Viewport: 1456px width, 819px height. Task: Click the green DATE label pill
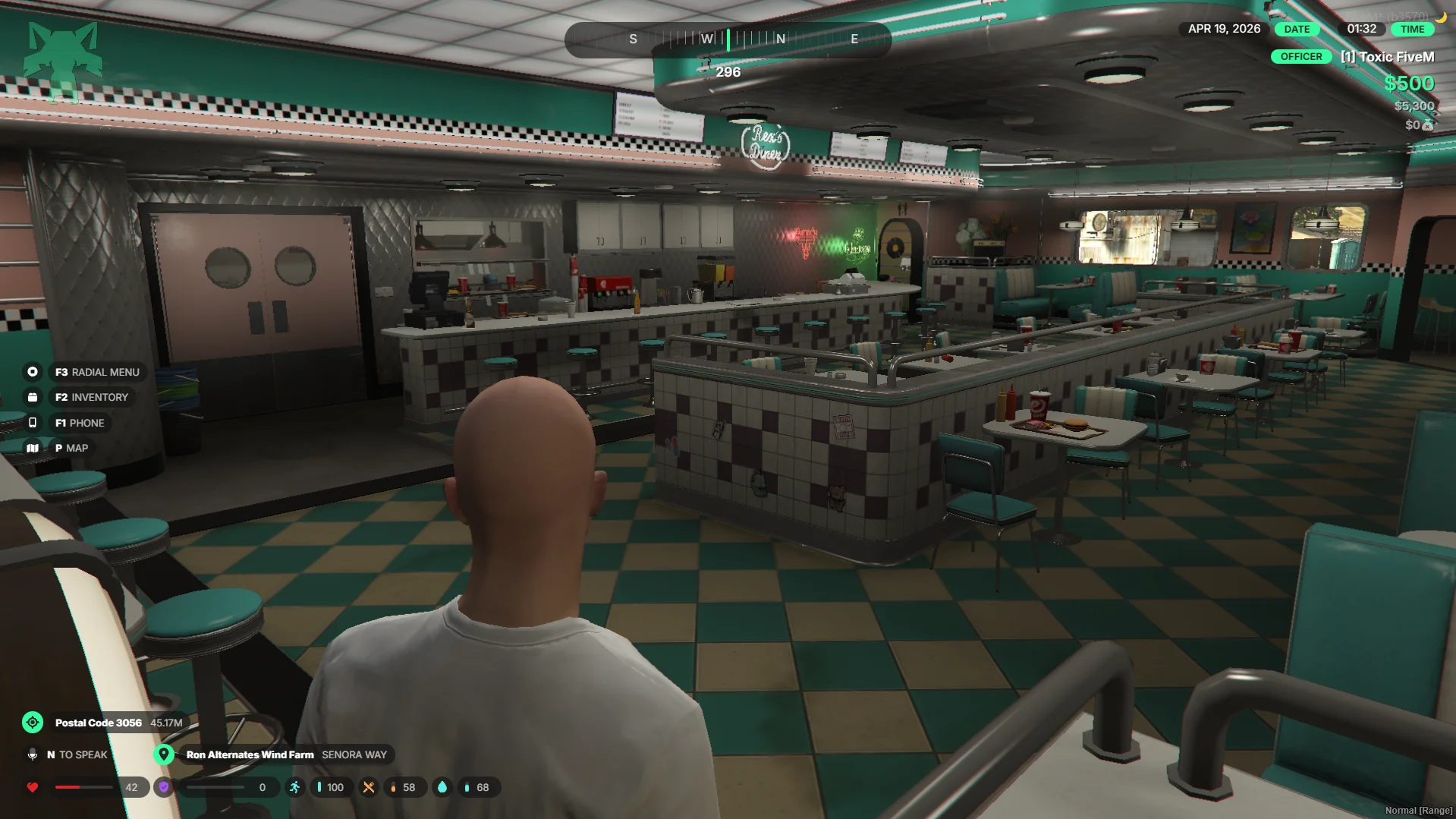point(1297,29)
